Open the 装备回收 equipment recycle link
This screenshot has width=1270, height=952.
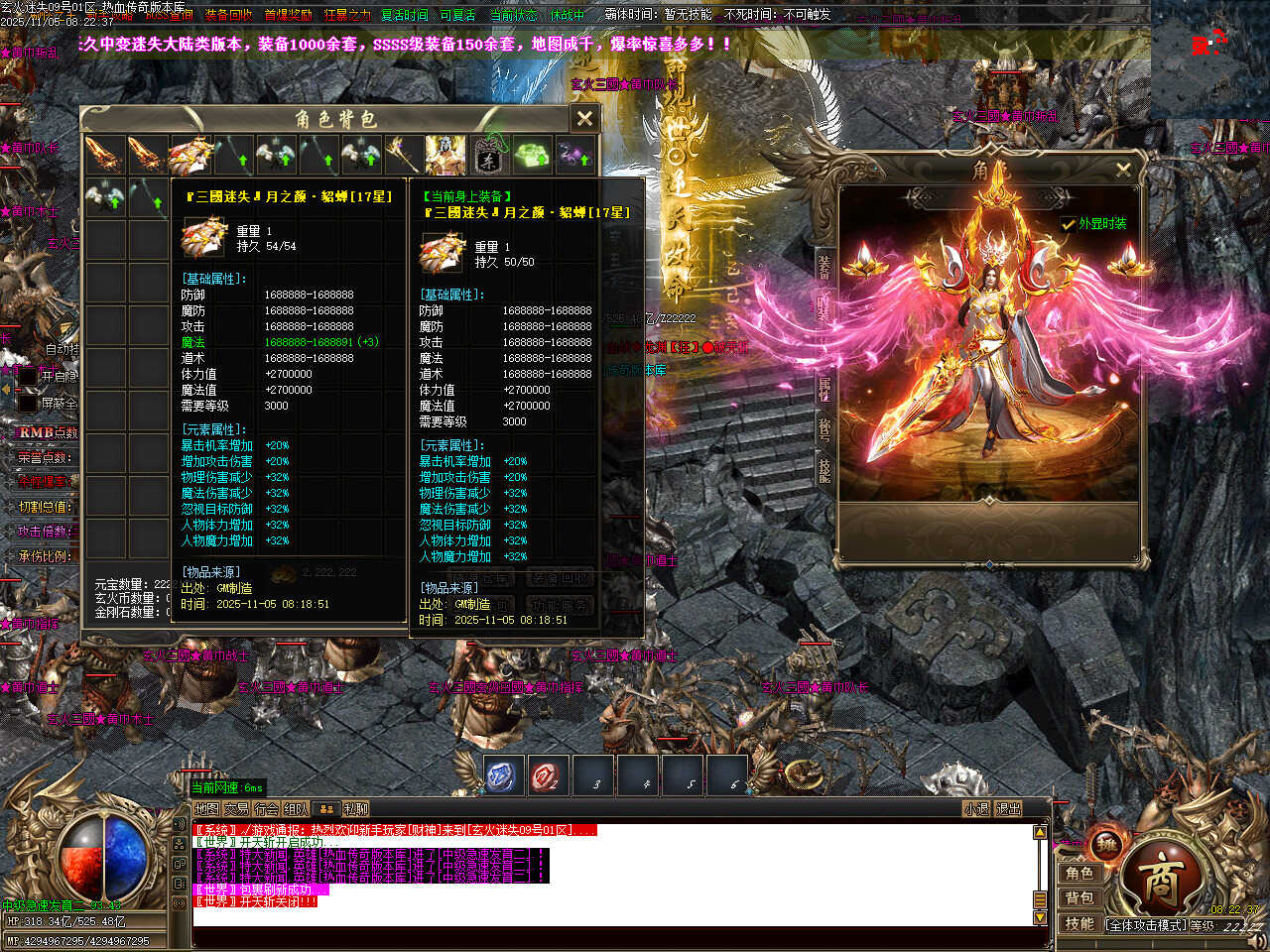click(228, 15)
